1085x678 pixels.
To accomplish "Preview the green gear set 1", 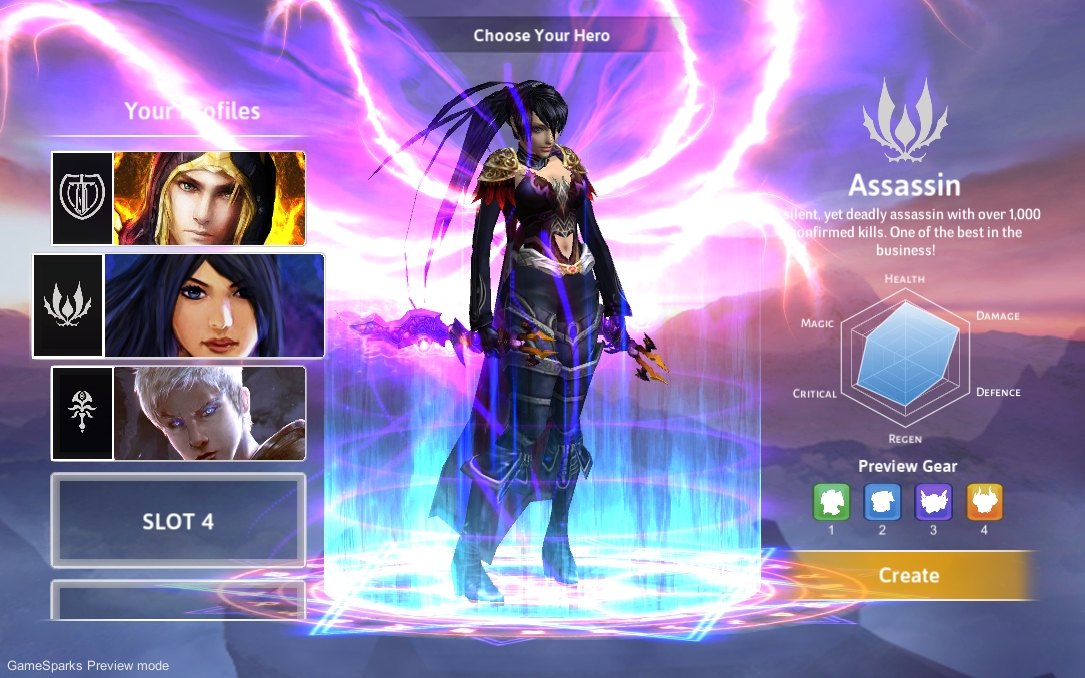I will pyautogui.click(x=831, y=502).
